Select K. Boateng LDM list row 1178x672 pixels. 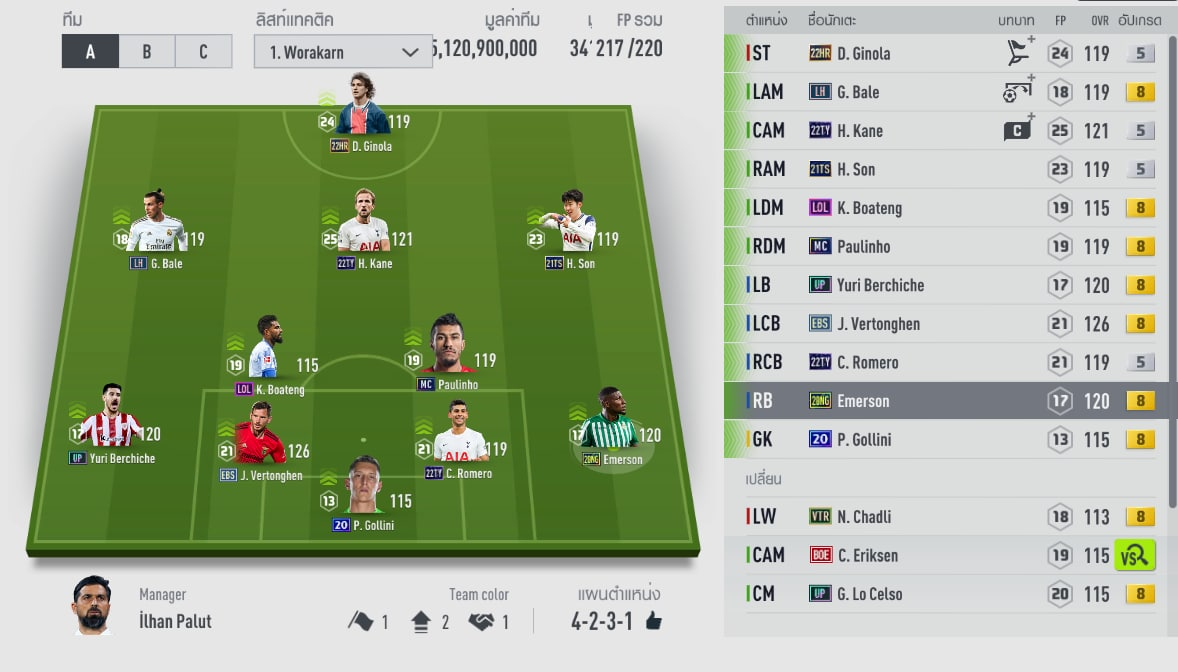940,208
